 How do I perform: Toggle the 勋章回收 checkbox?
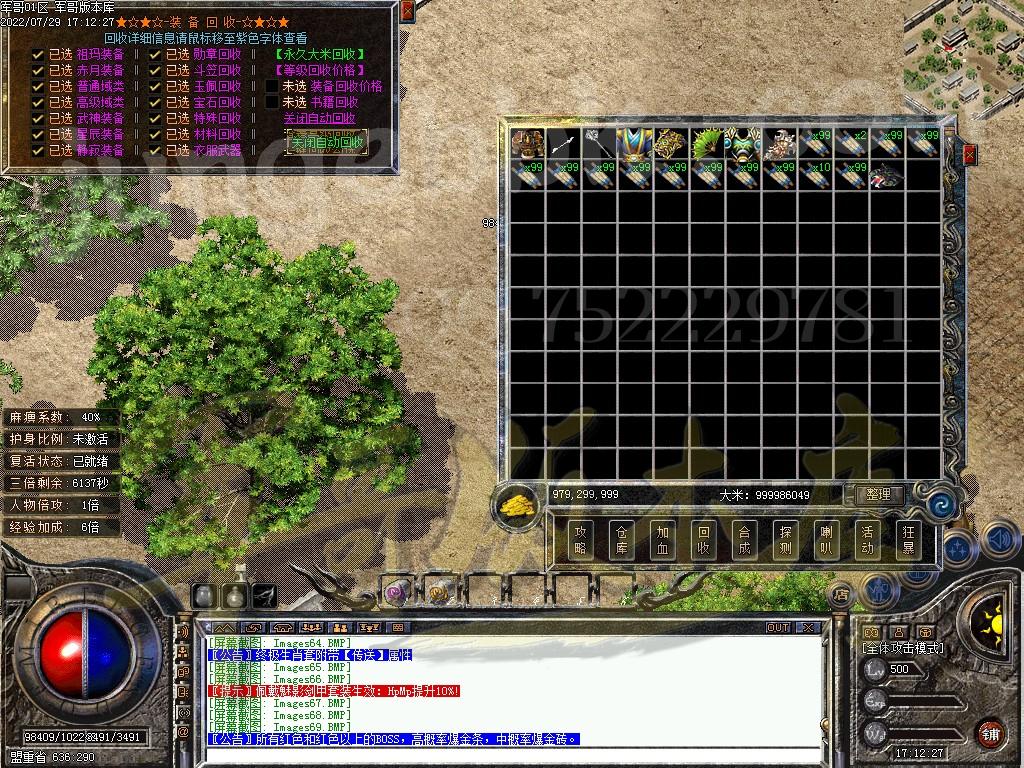pyautogui.click(x=155, y=54)
